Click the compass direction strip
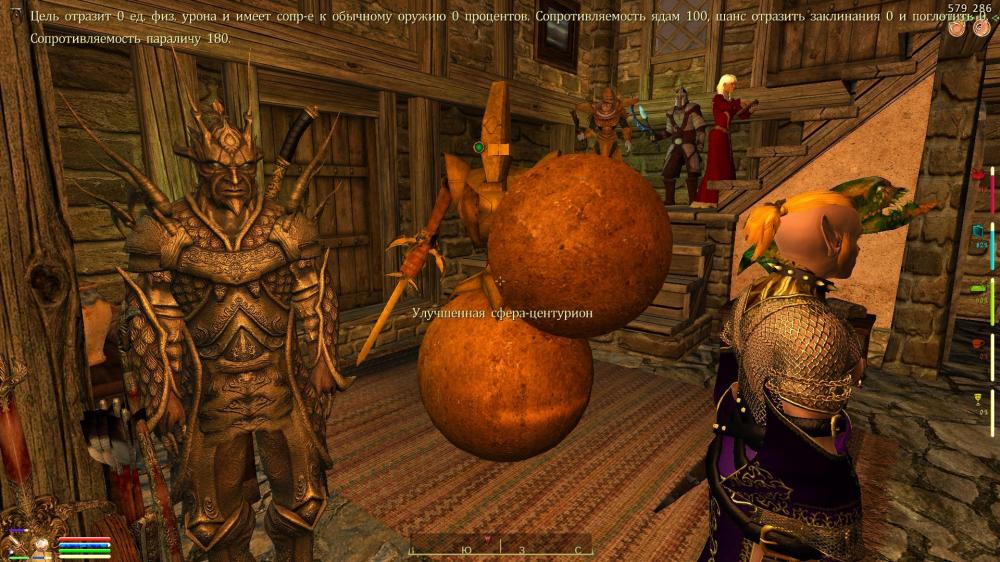 click(x=500, y=548)
